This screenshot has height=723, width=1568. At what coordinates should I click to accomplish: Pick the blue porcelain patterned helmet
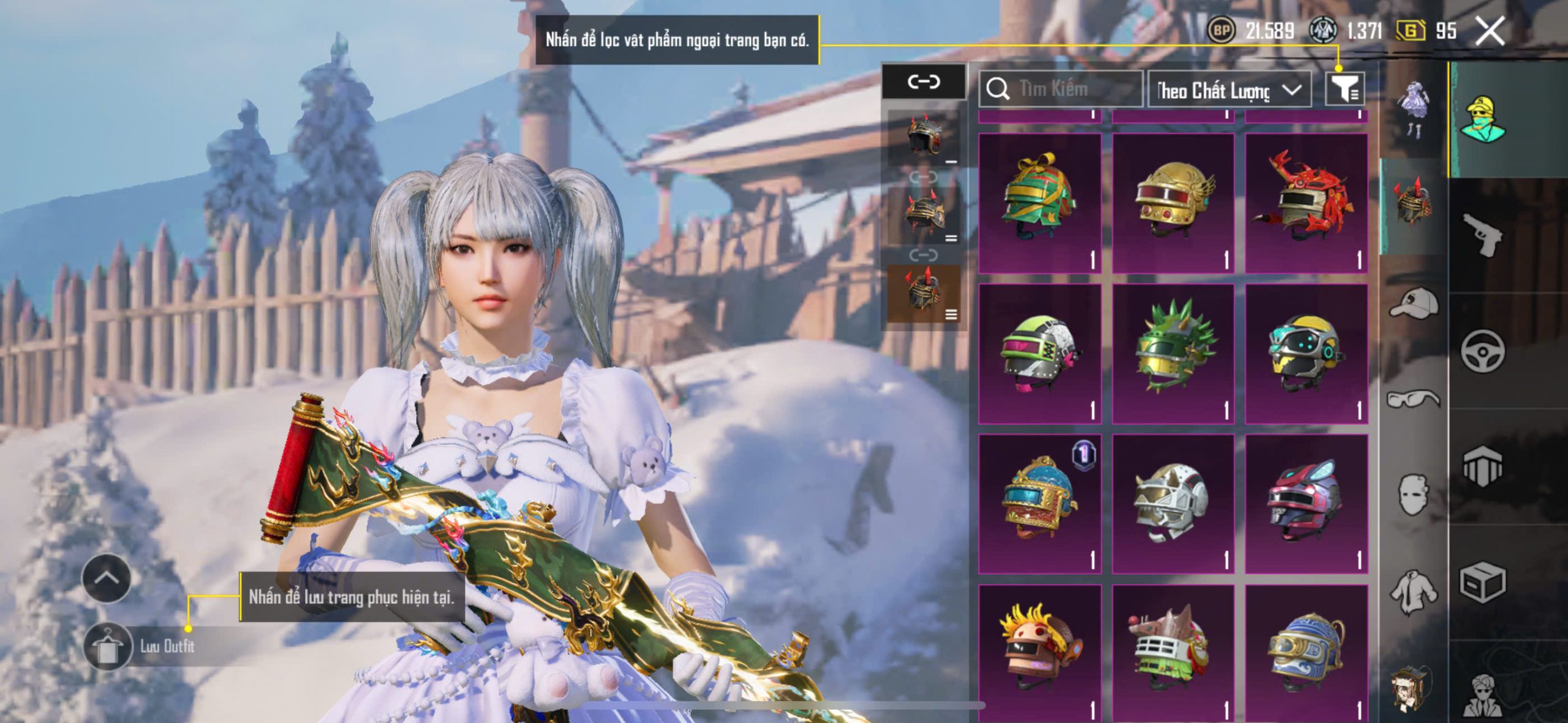click(x=1306, y=653)
